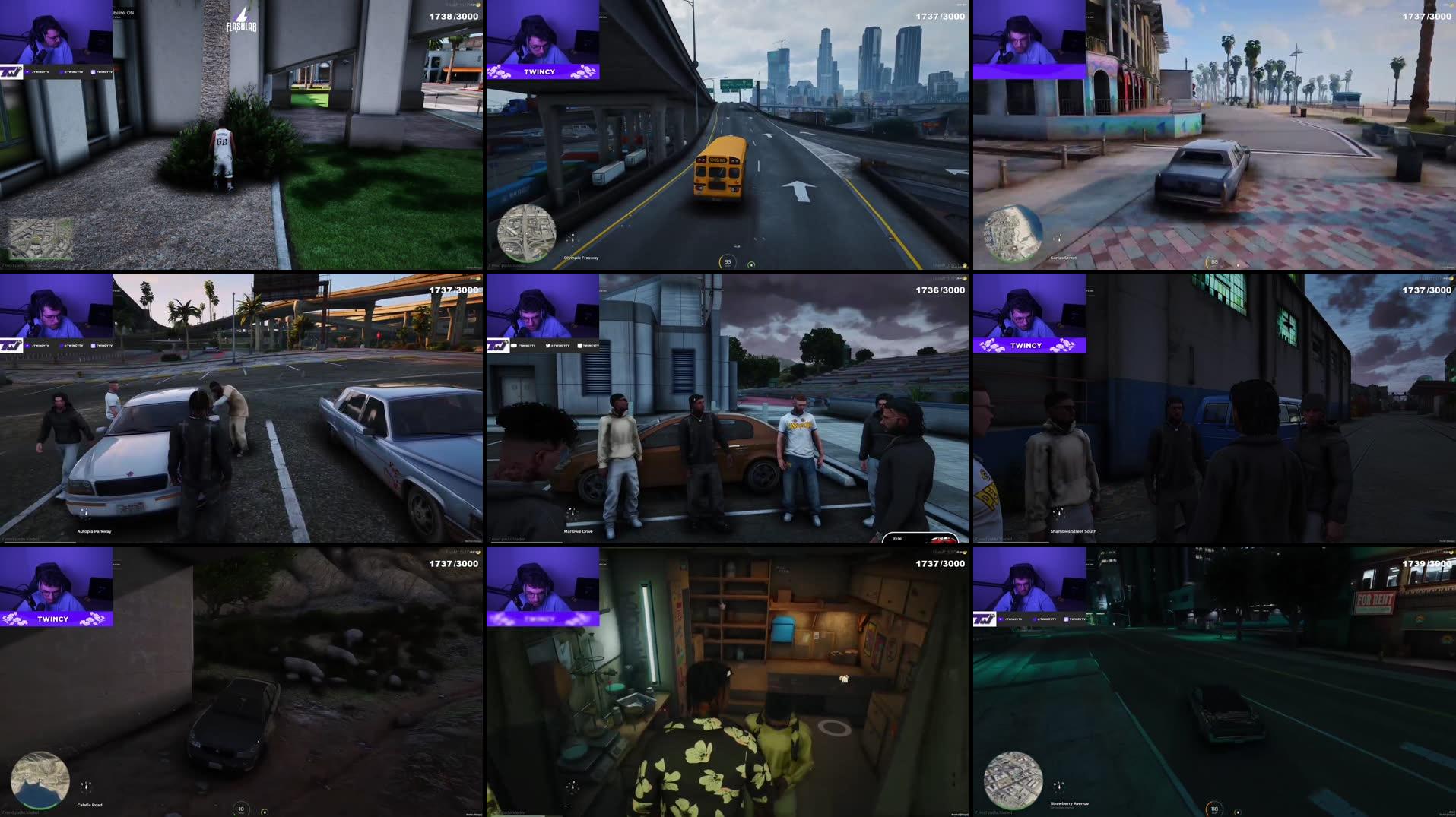Click the circular speedometer showing 95

[x=728, y=261]
